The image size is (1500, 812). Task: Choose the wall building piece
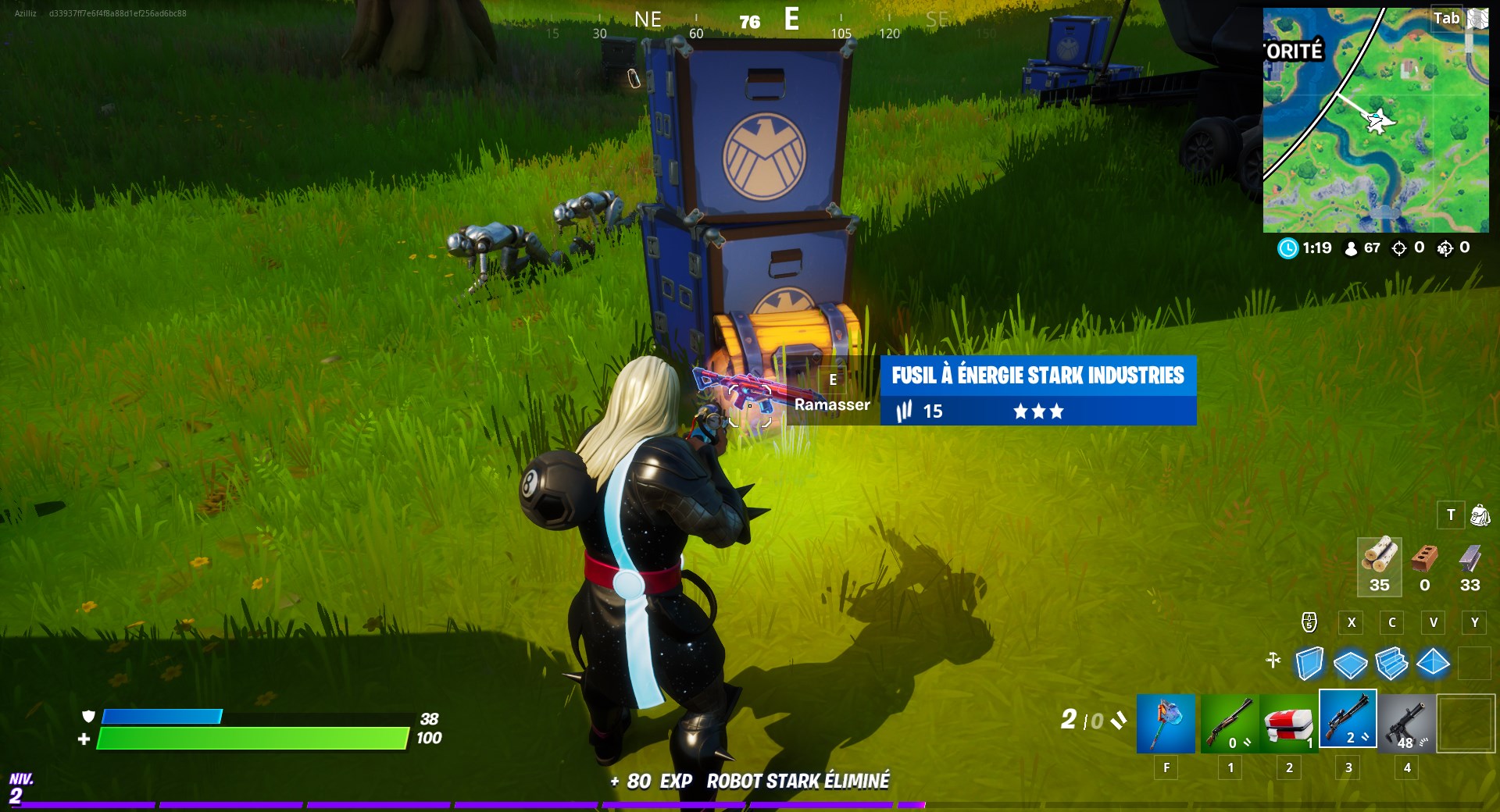[x=1309, y=664]
